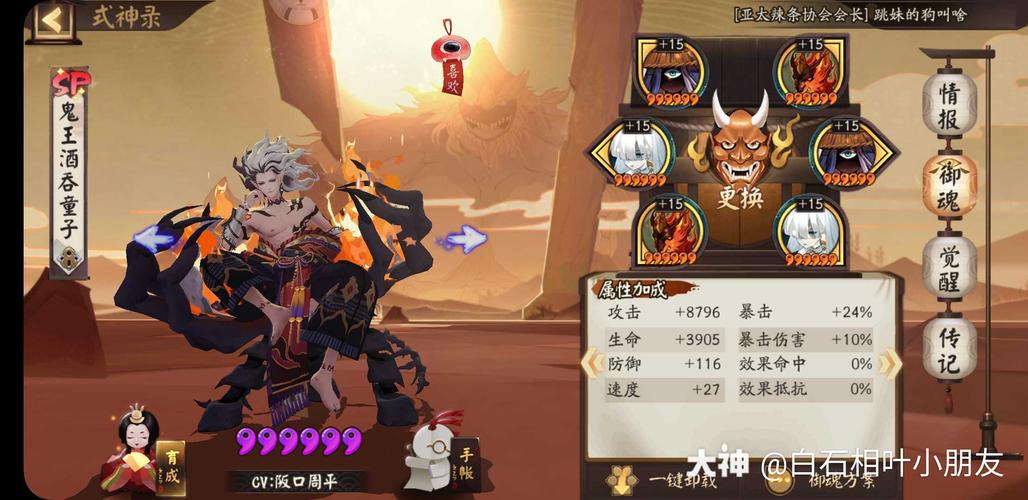Click the gold left arrow on the 属性加成 panel
The height and width of the screenshot is (500, 1028).
(x=591, y=363)
